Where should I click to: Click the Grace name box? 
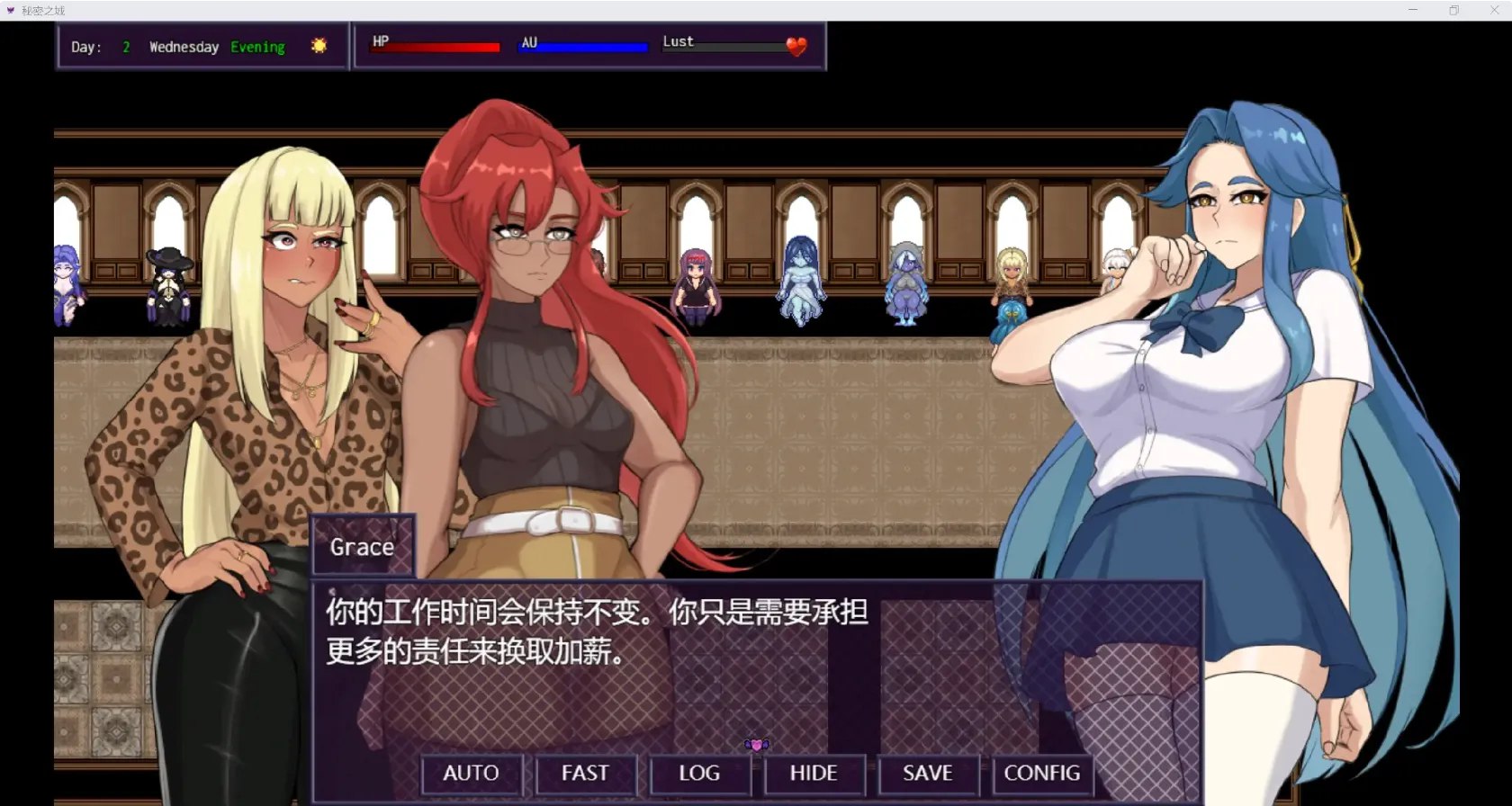point(361,546)
